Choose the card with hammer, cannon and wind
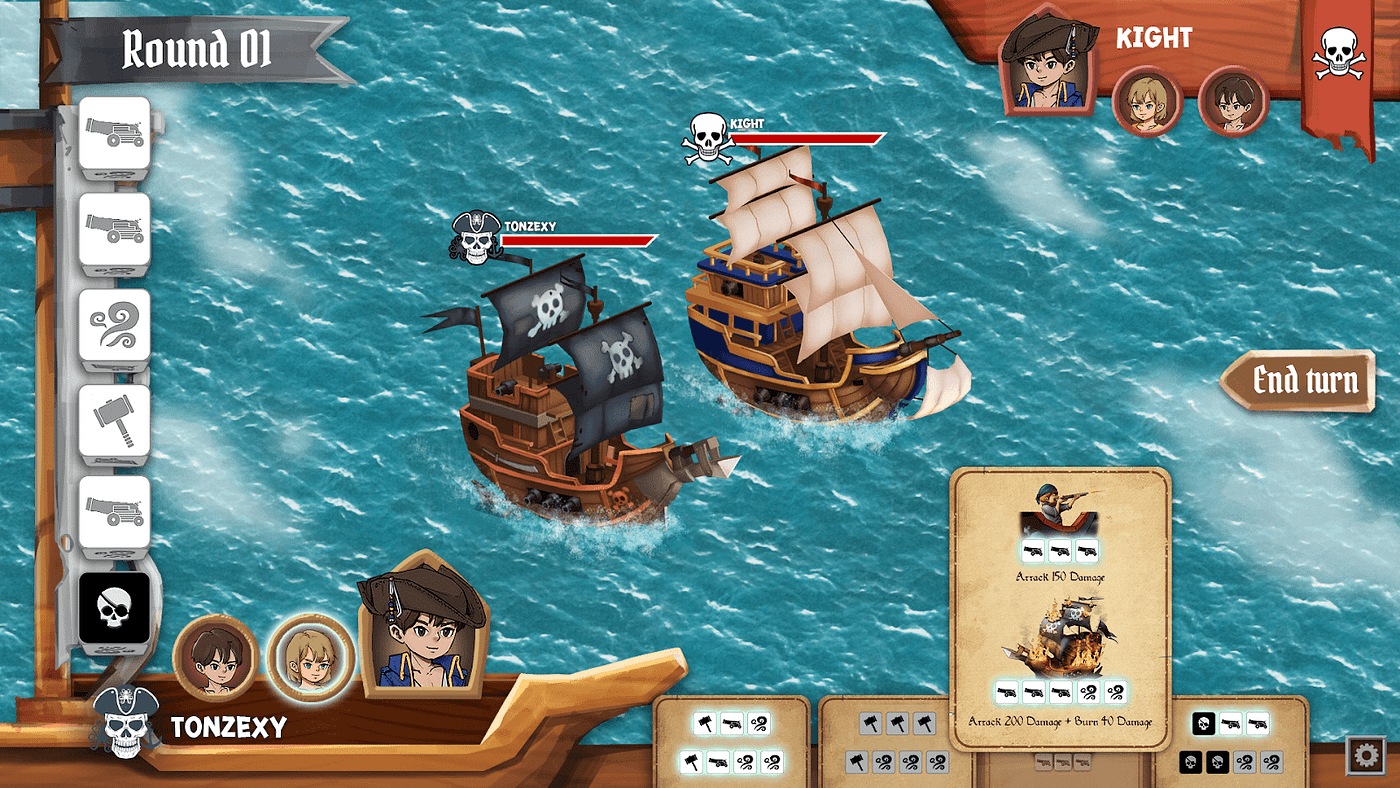This screenshot has height=788, width=1400. click(731, 742)
